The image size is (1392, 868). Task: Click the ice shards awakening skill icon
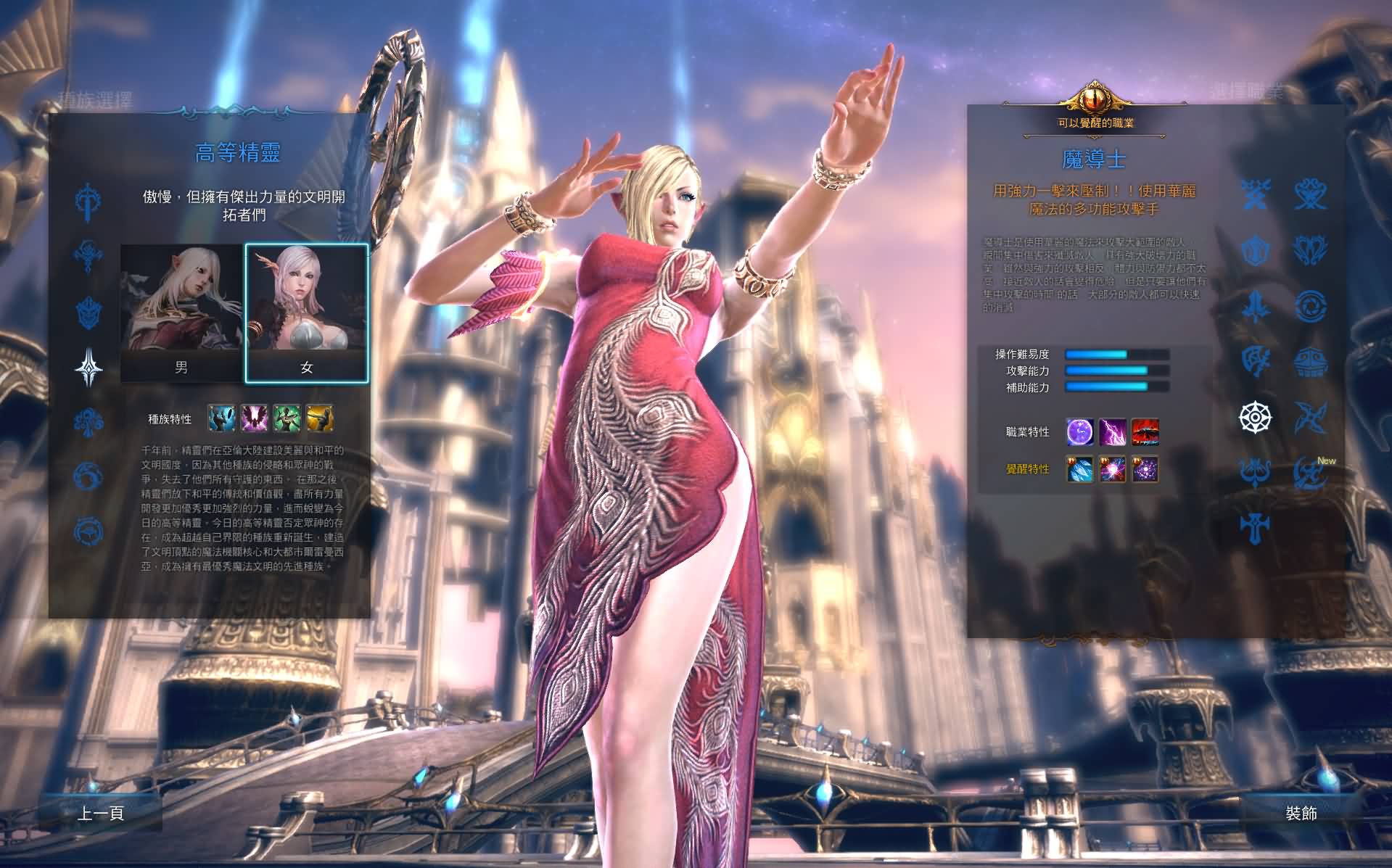point(1080,469)
